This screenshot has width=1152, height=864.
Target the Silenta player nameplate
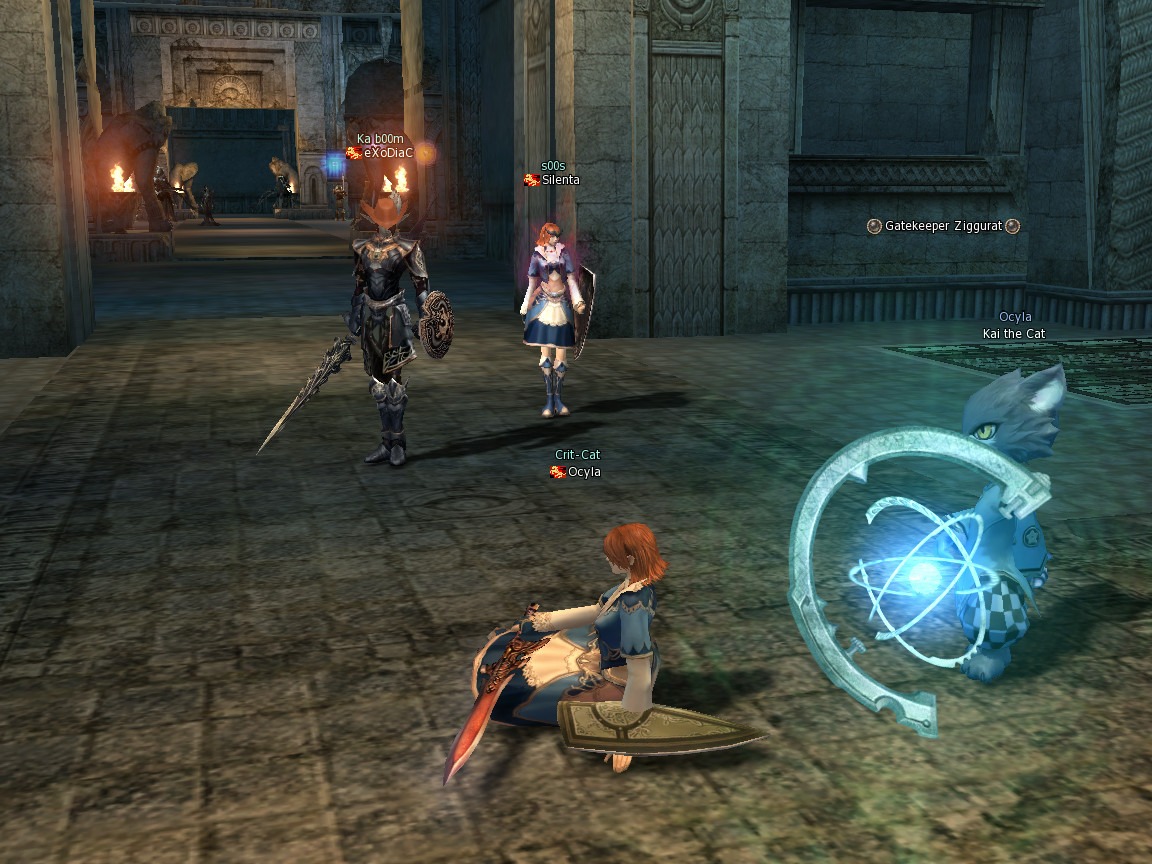tap(560, 180)
